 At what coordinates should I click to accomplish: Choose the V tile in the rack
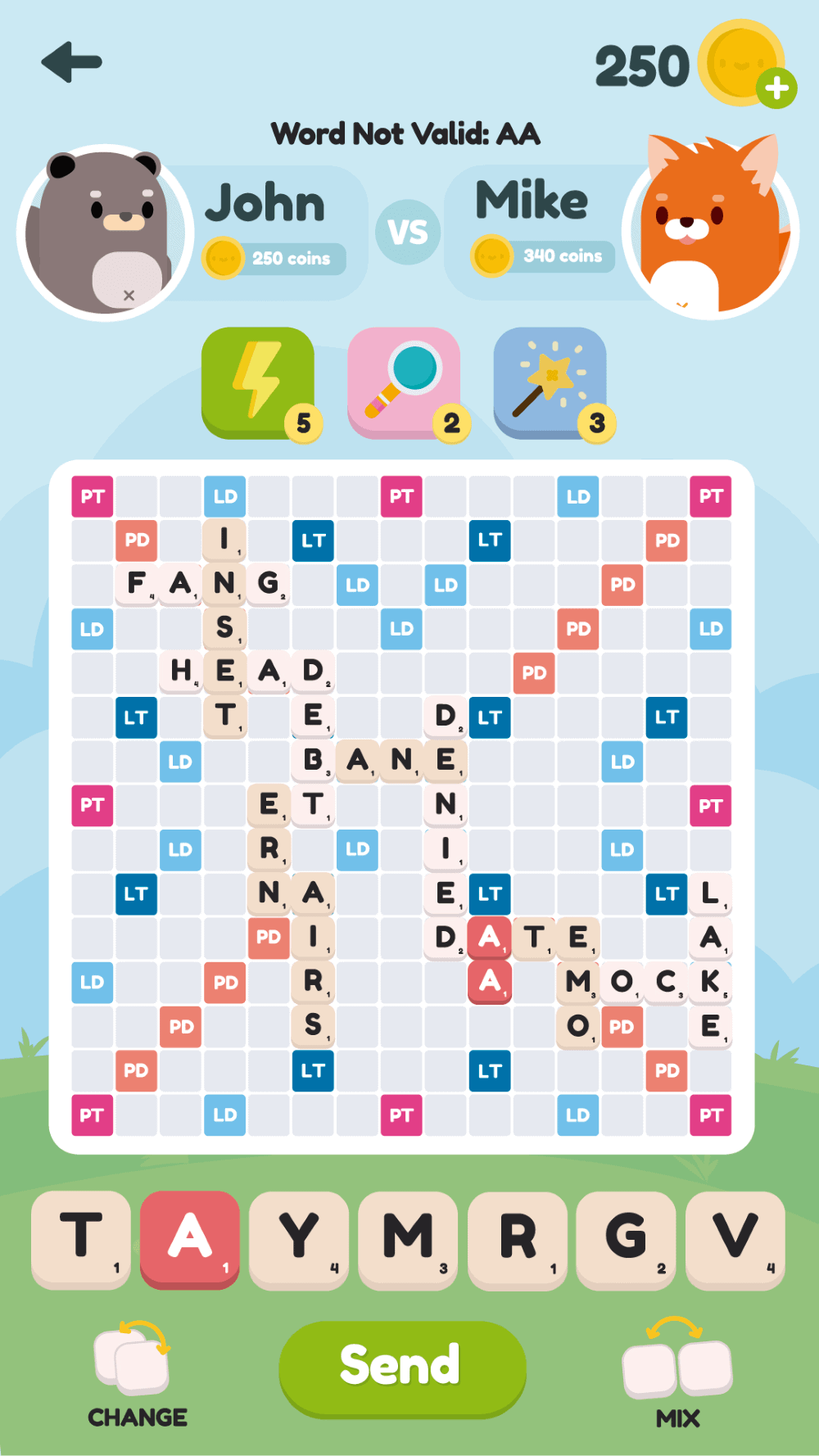(735, 1238)
